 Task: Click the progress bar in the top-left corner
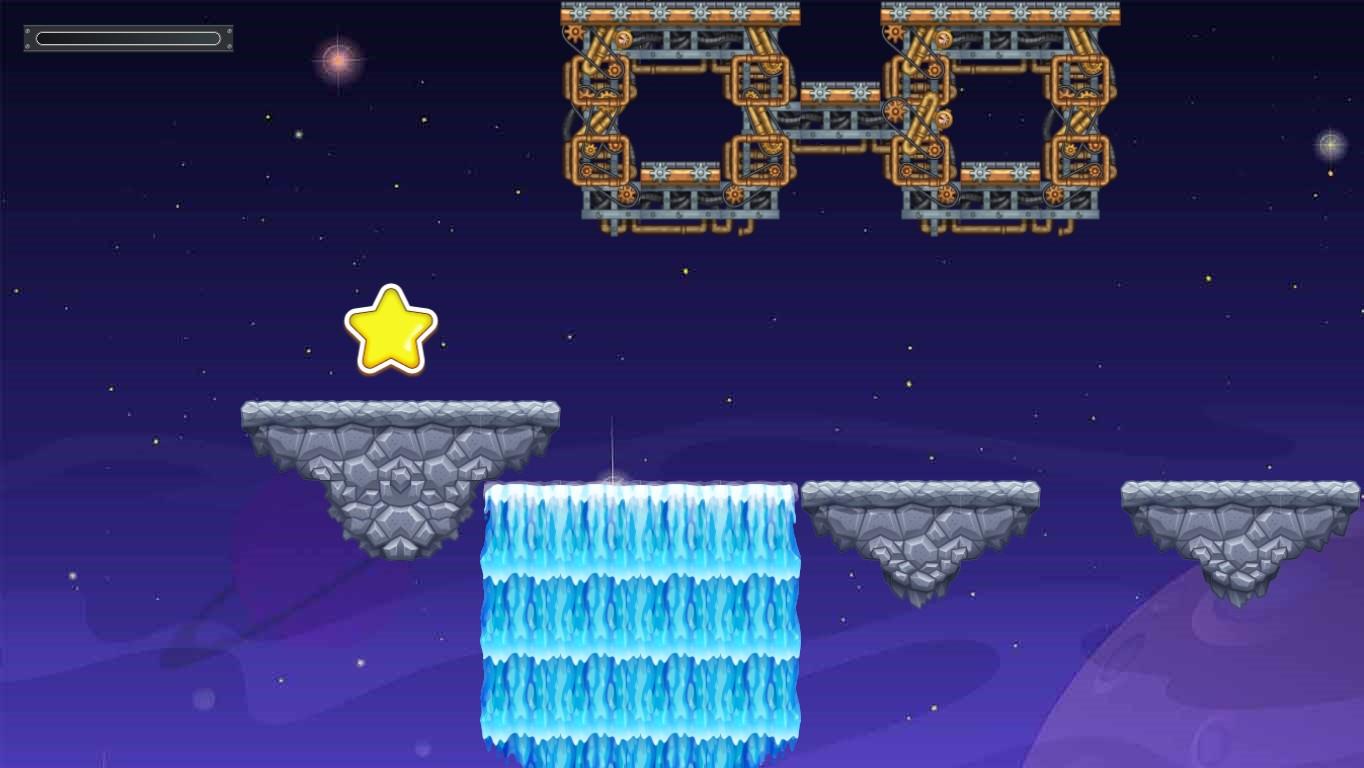128,37
